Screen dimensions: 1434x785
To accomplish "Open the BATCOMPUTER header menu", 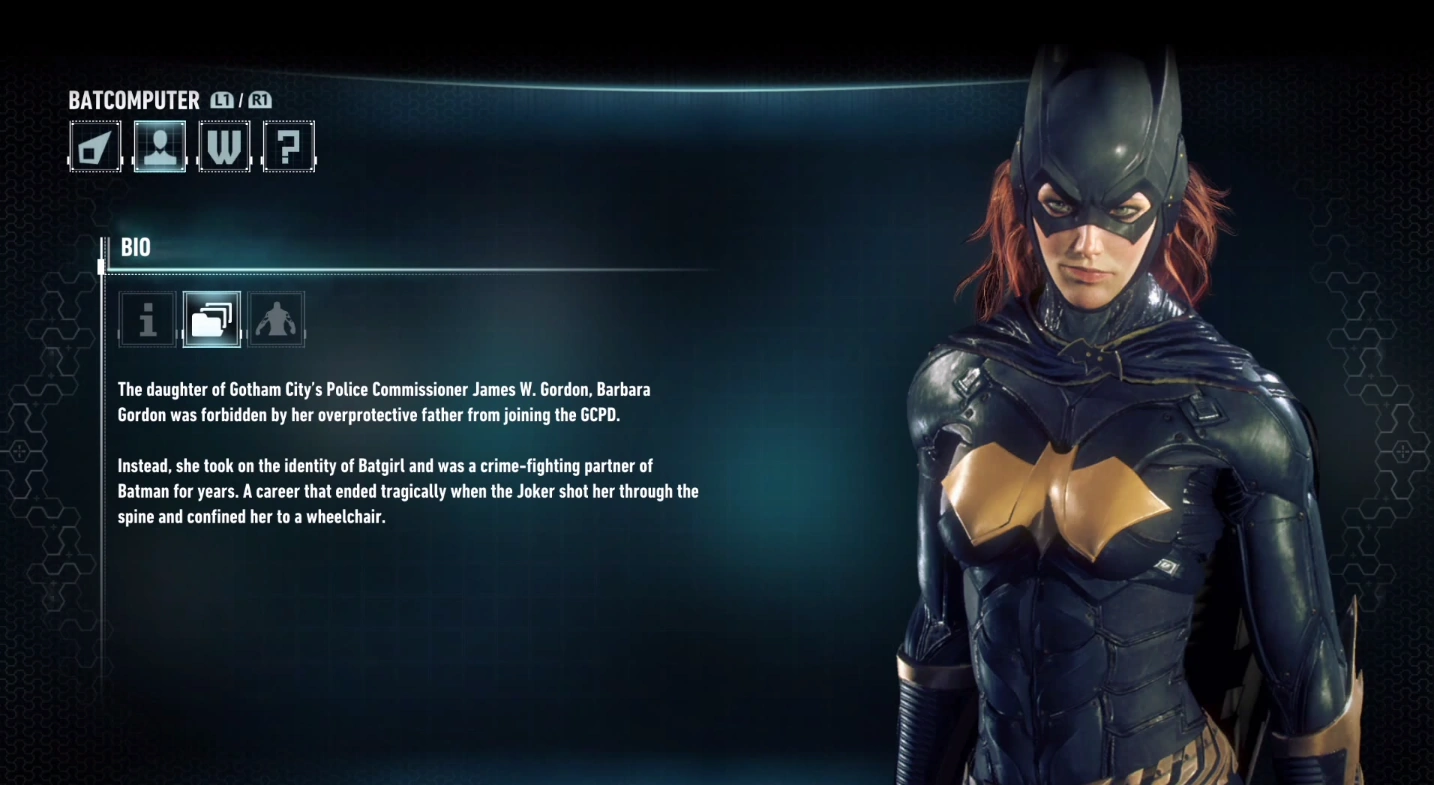I will tap(131, 100).
